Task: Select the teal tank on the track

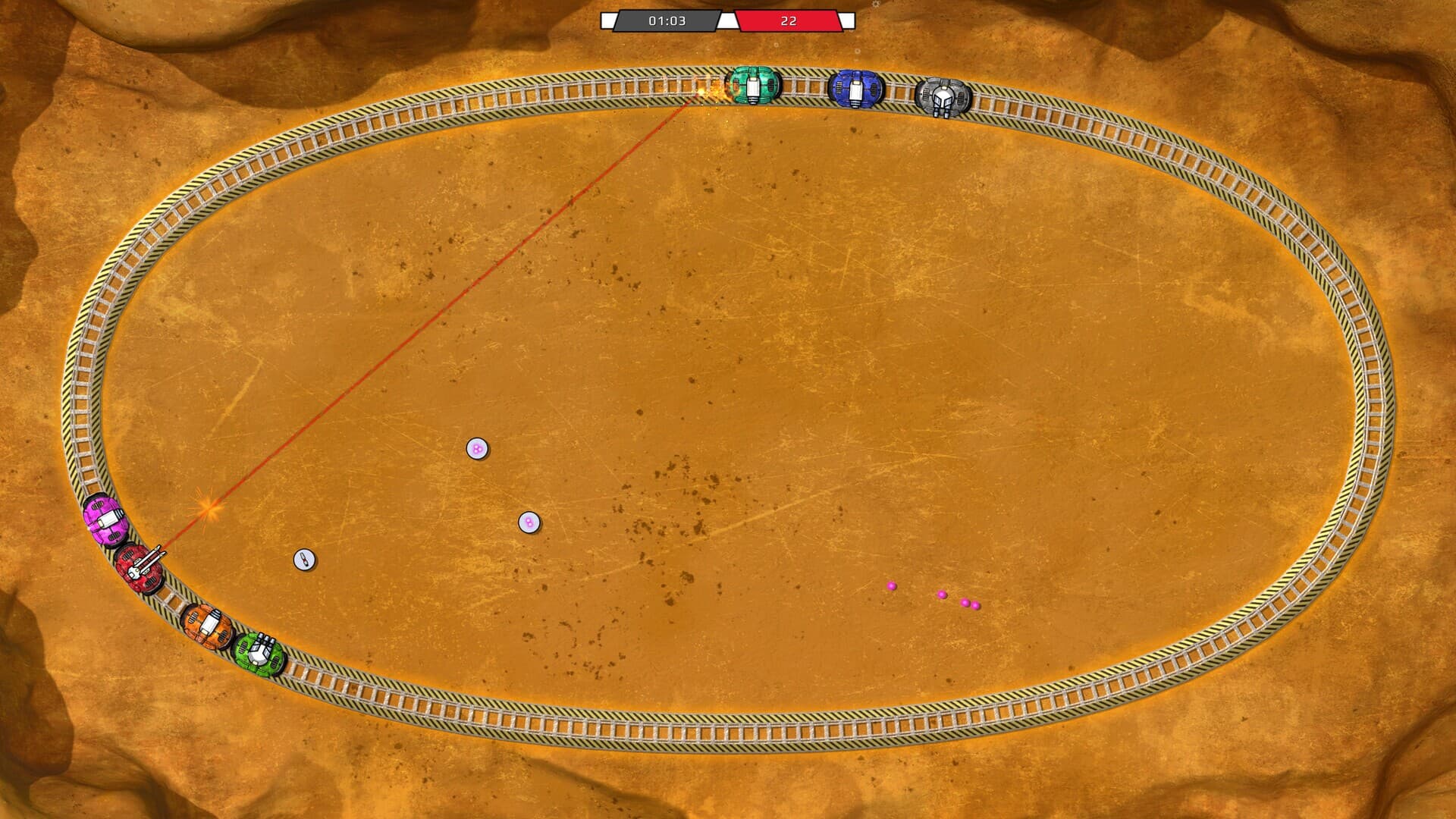Action: (x=755, y=86)
